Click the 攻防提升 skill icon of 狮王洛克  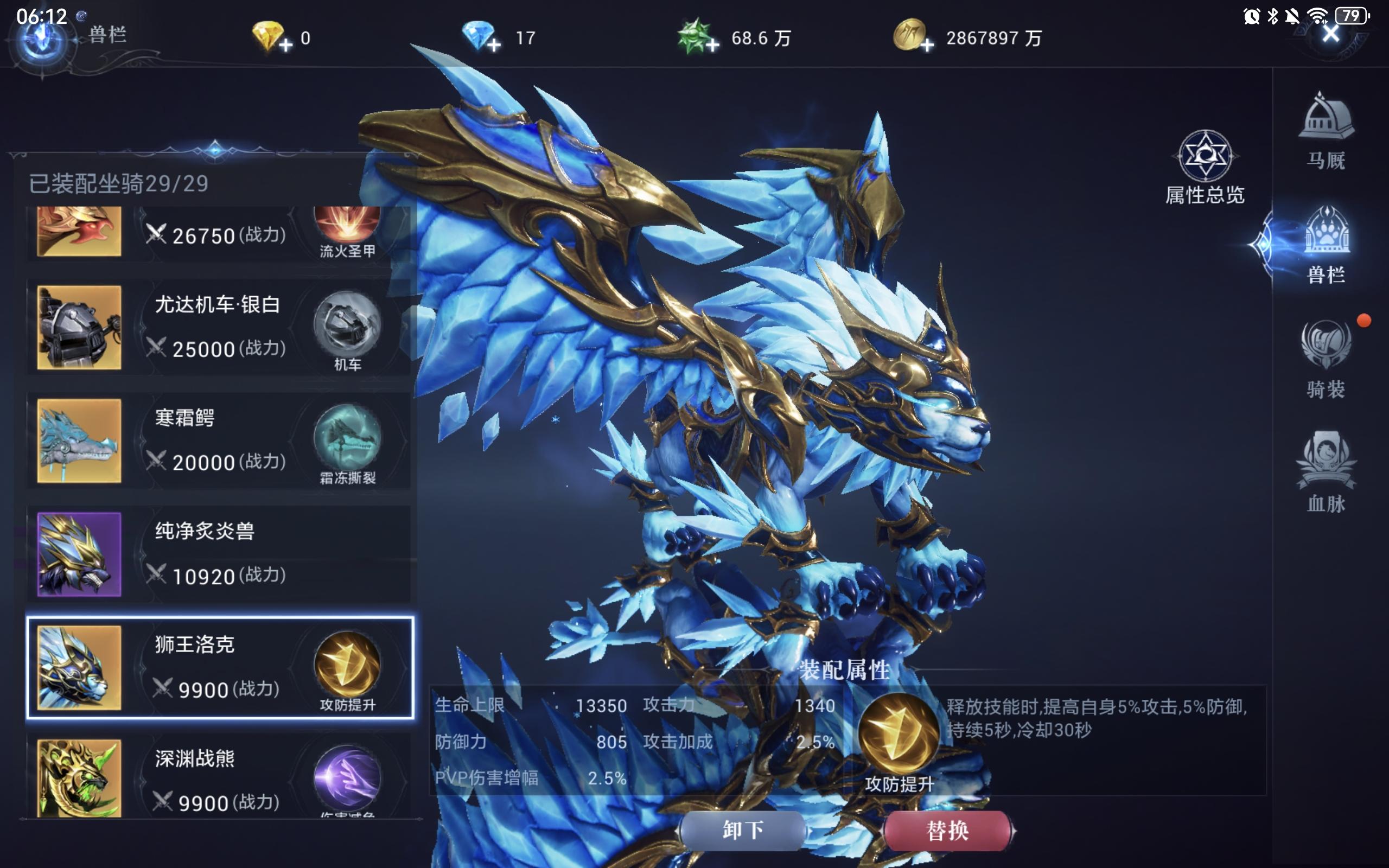coord(348,663)
